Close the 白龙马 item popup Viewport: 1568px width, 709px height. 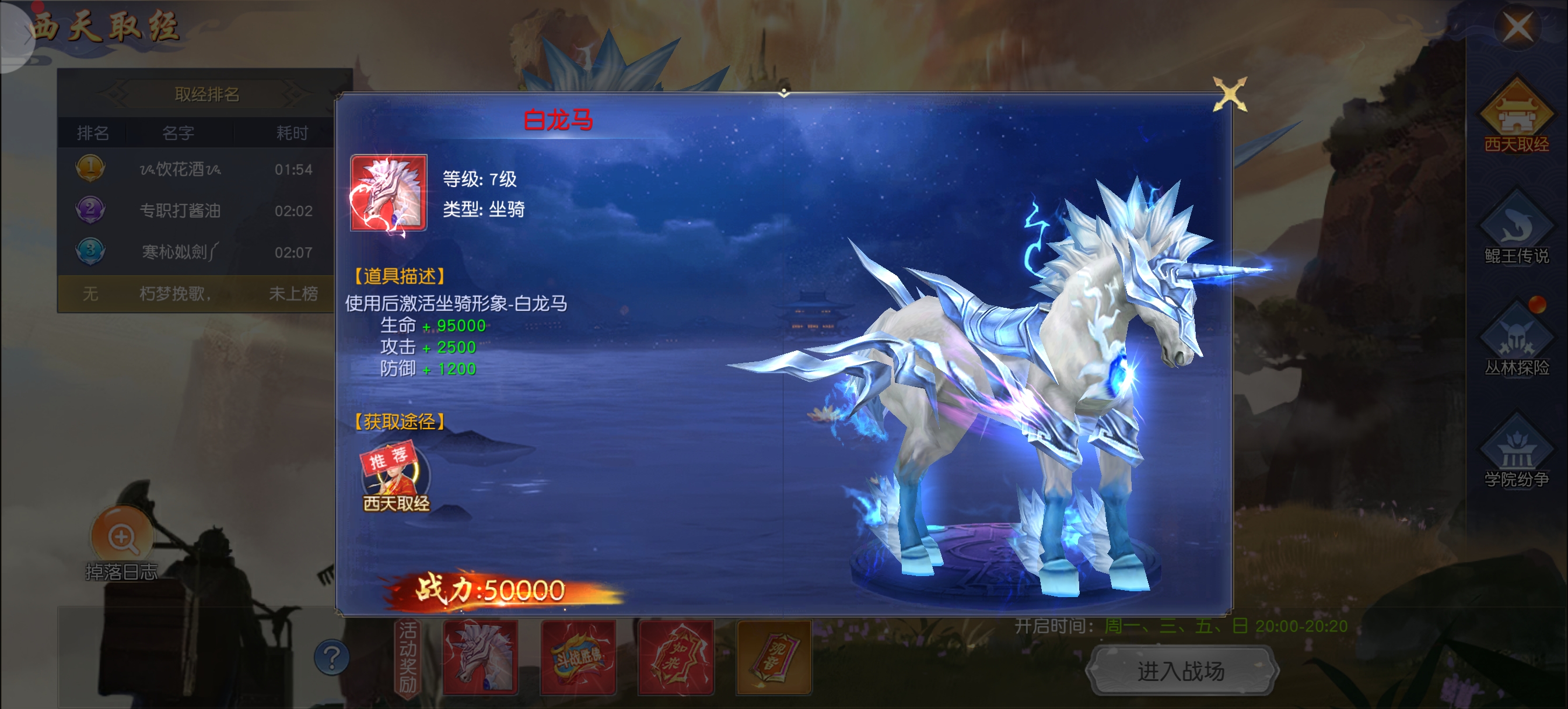point(1230,94)
